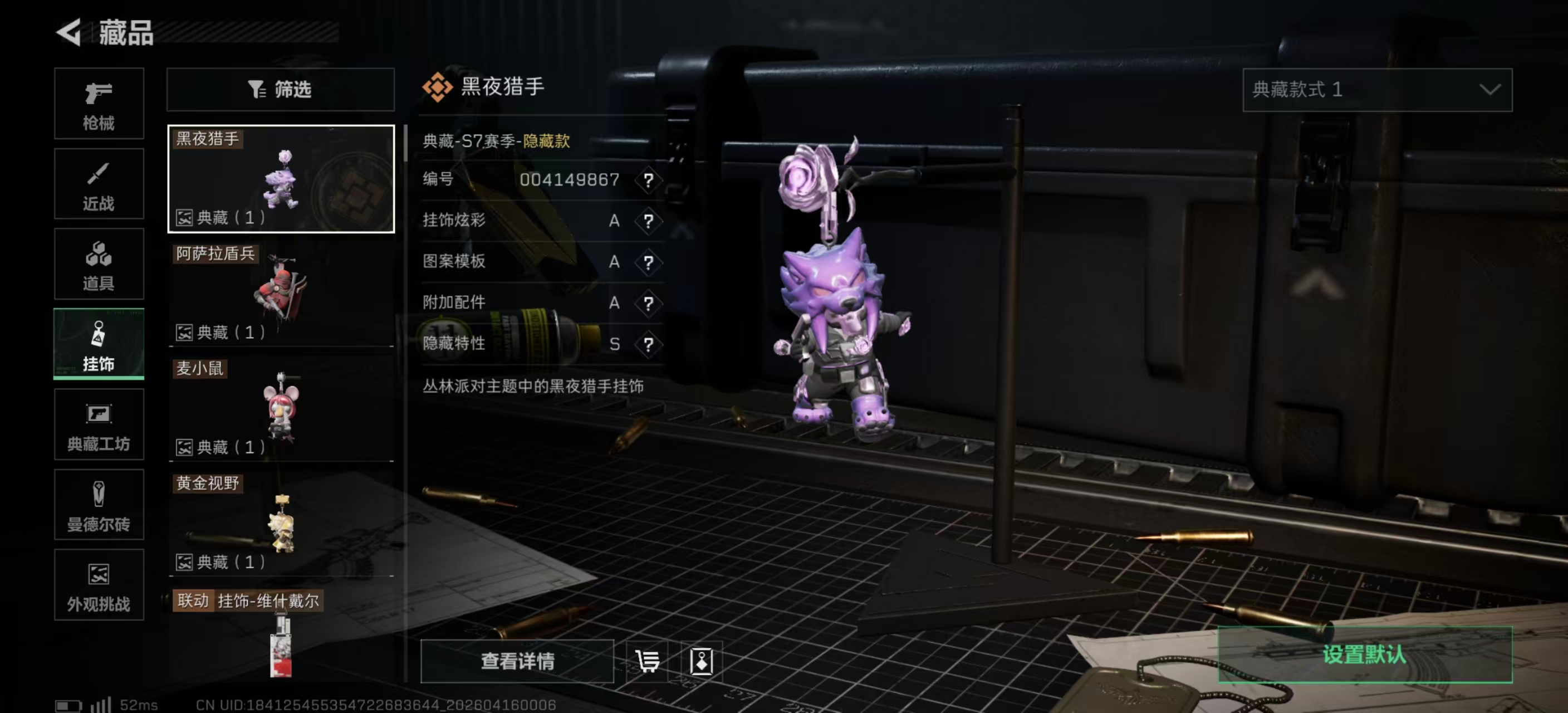Viewport: 1568px width, 713px height.
Task: Open the 道具 items category
Action: click(99, 264)
